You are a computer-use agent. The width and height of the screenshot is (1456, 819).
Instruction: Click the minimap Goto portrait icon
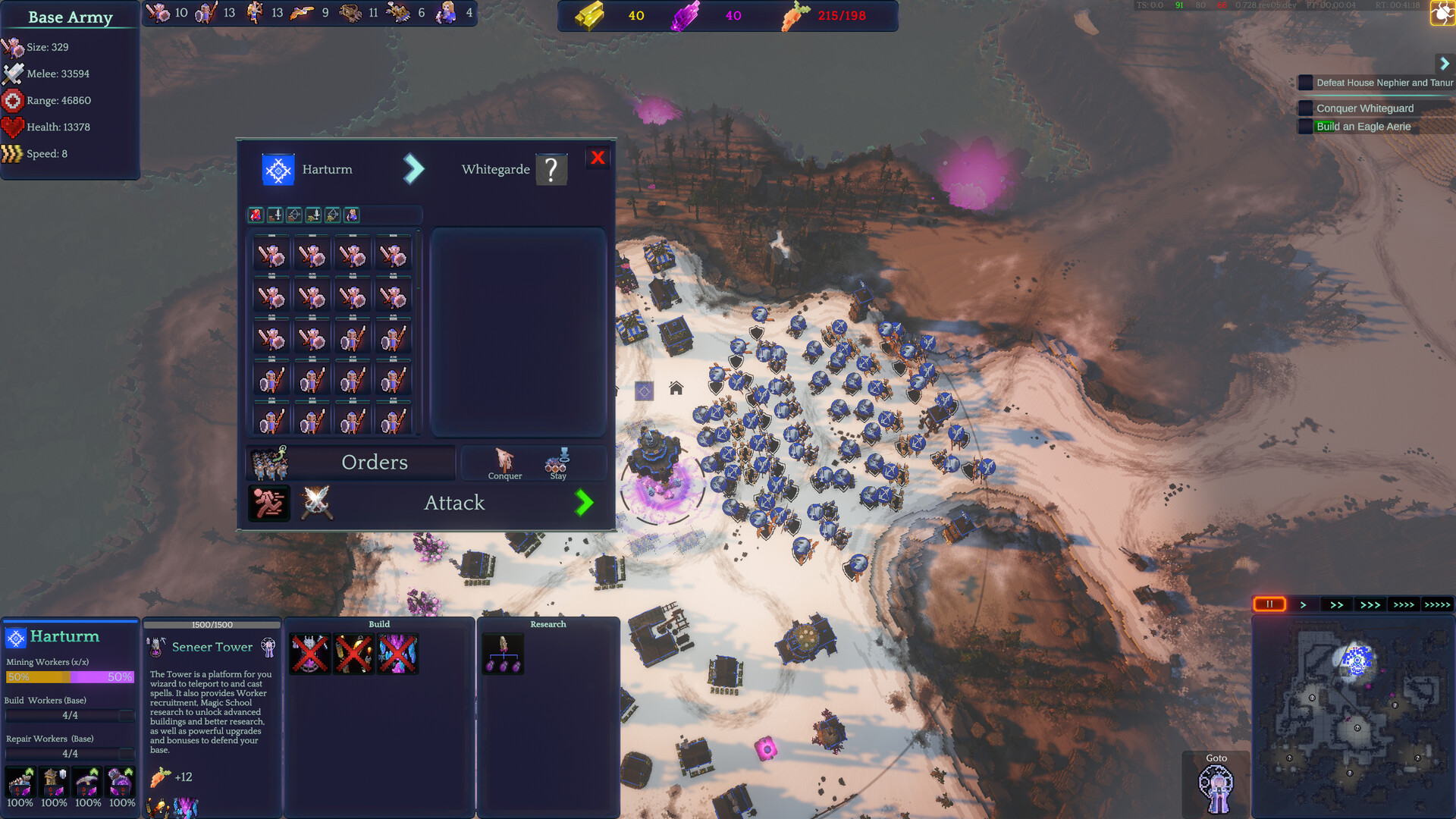(x=1216, y=788)
